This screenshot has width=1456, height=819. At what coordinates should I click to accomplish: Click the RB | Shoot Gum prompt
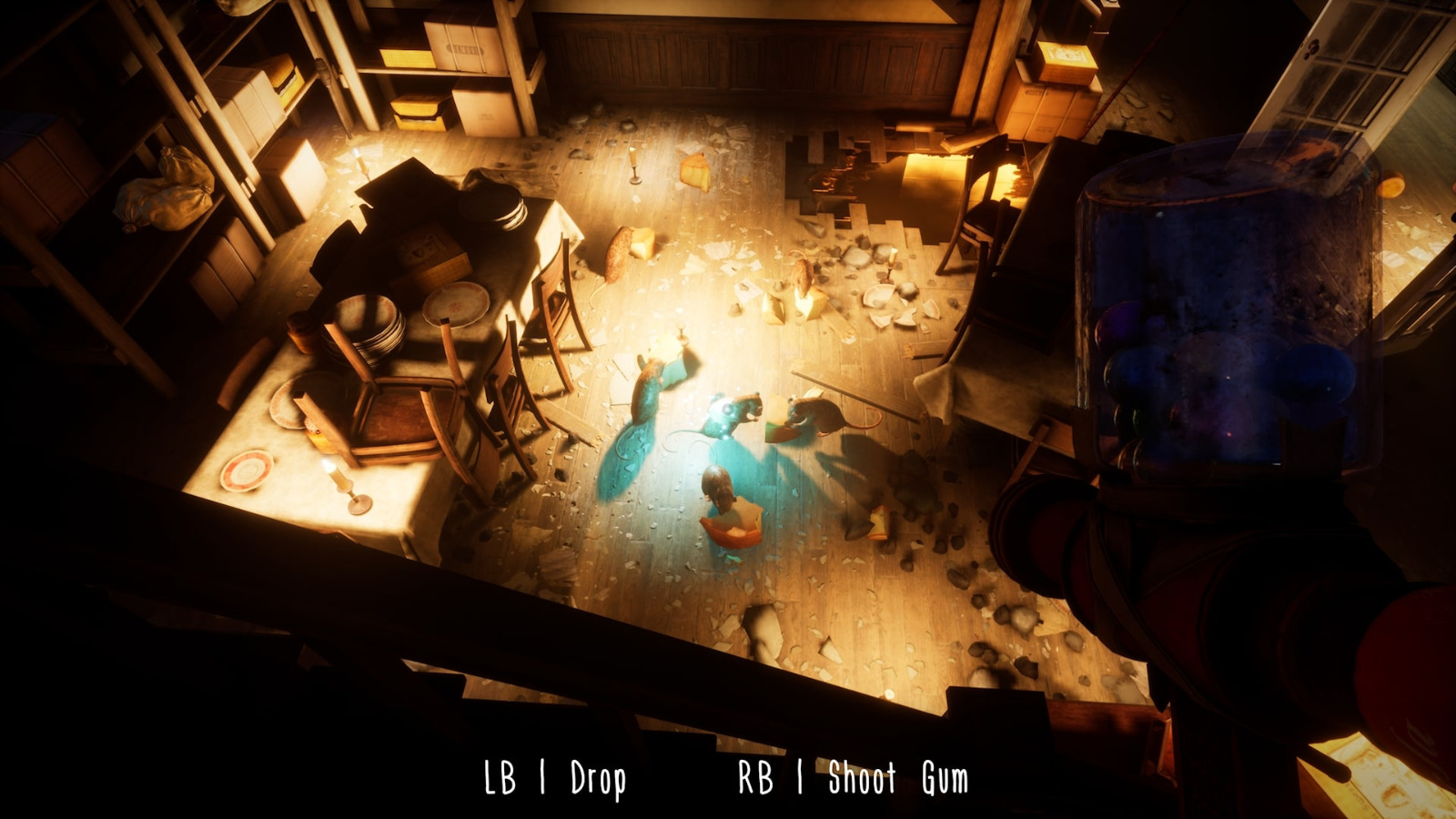pyautogui.click(x=855, y=778)
